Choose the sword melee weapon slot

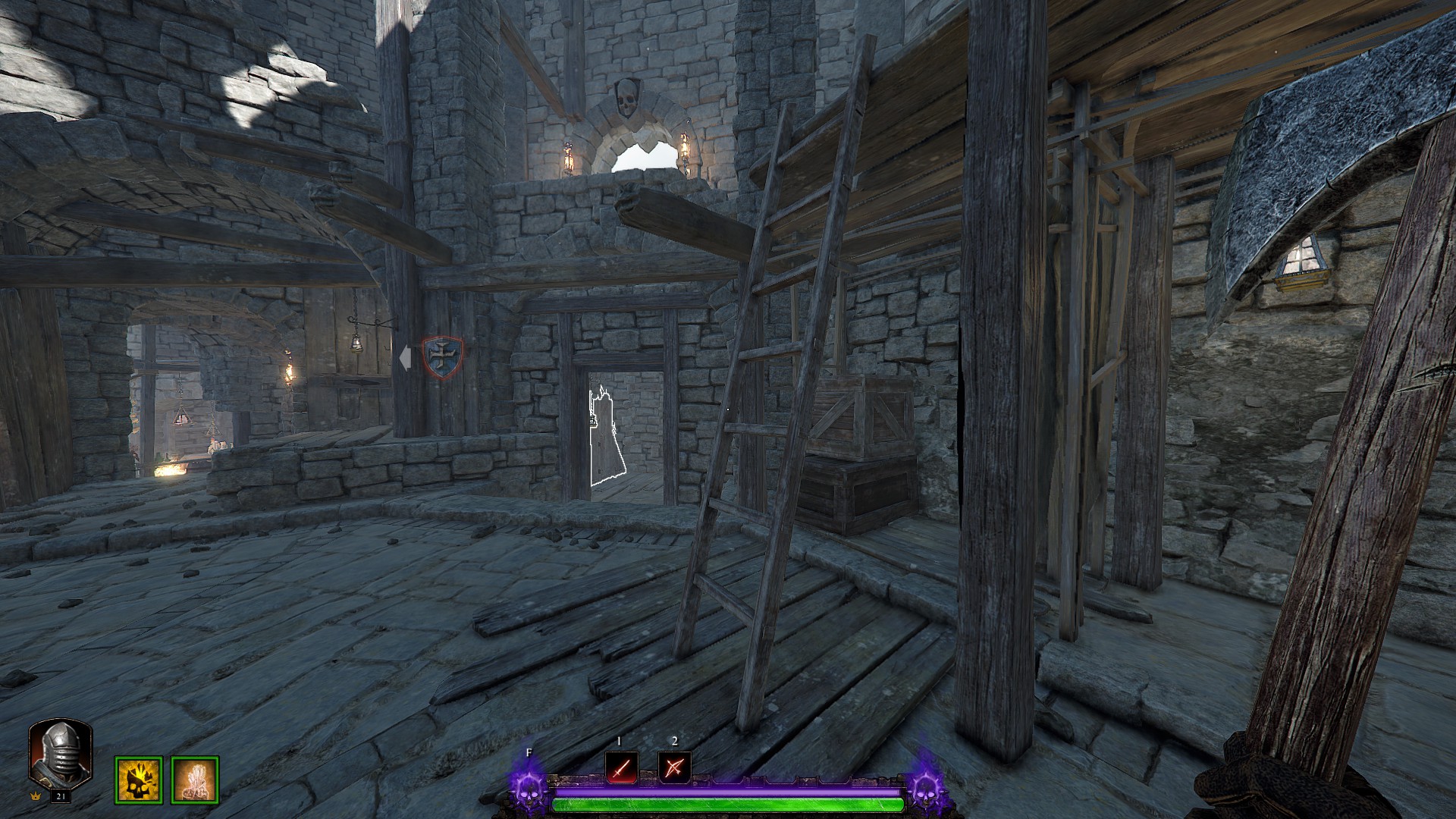[621, 767]
